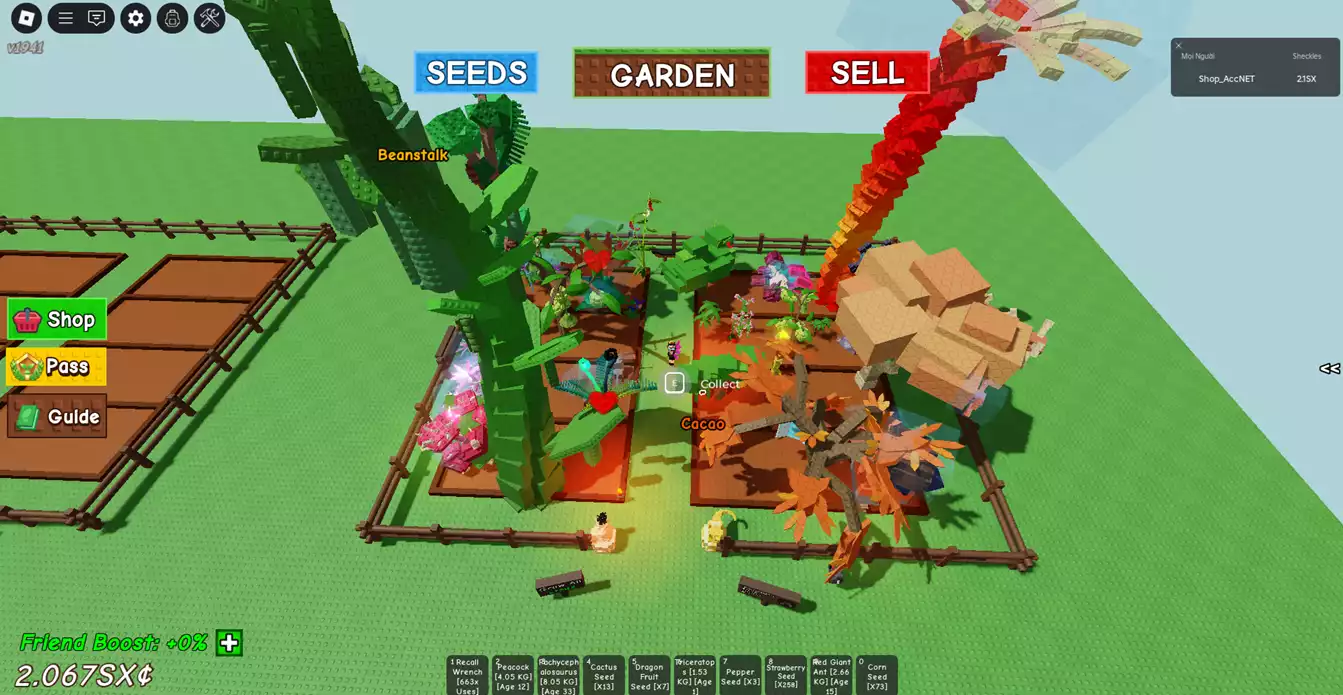Screen dimensions: 1343x695
Task: Show the Guide book
Action: point(57,417)
